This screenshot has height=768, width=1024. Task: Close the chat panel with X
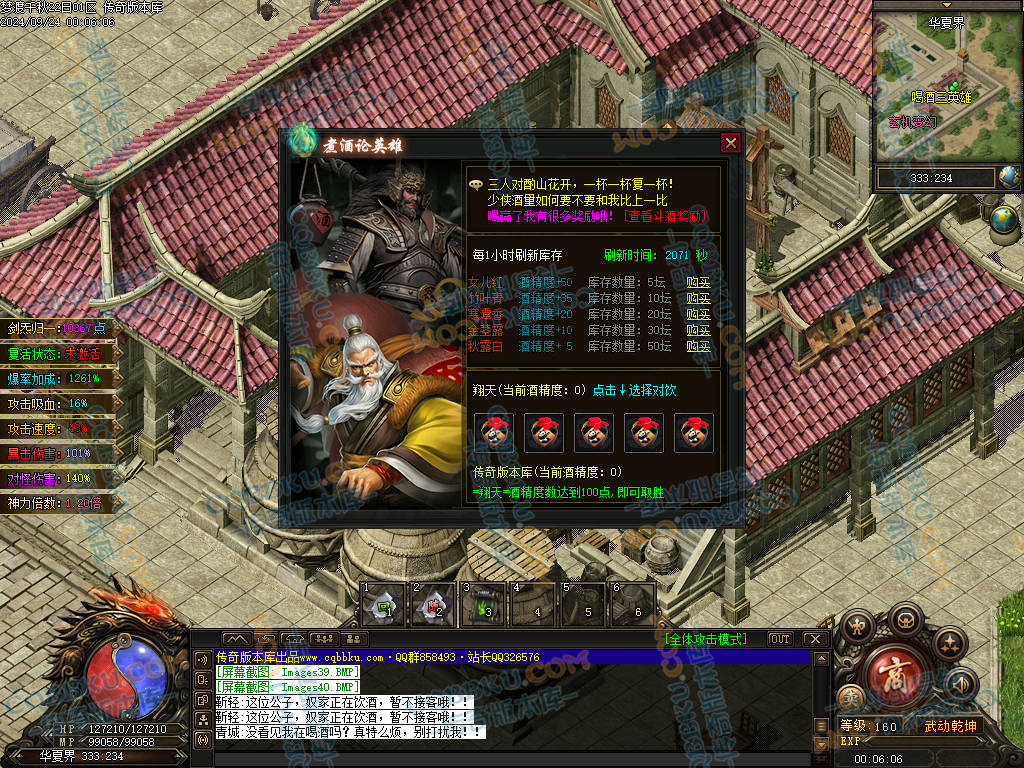pos(815,639)
